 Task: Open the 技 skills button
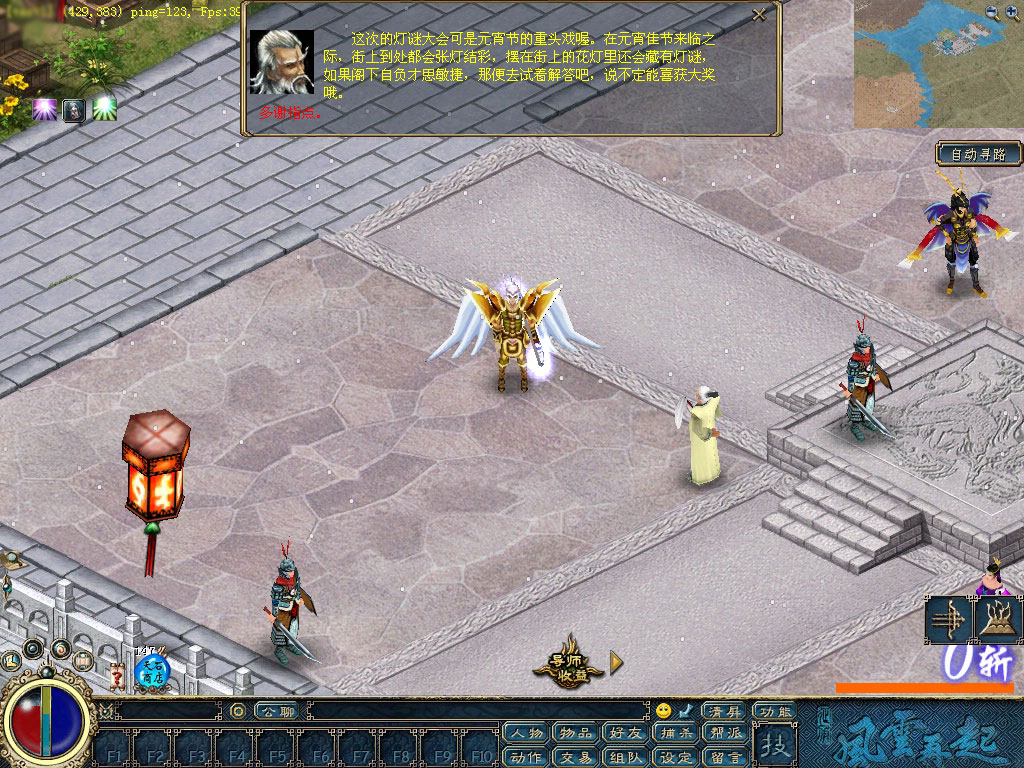[x=774, y=745]
